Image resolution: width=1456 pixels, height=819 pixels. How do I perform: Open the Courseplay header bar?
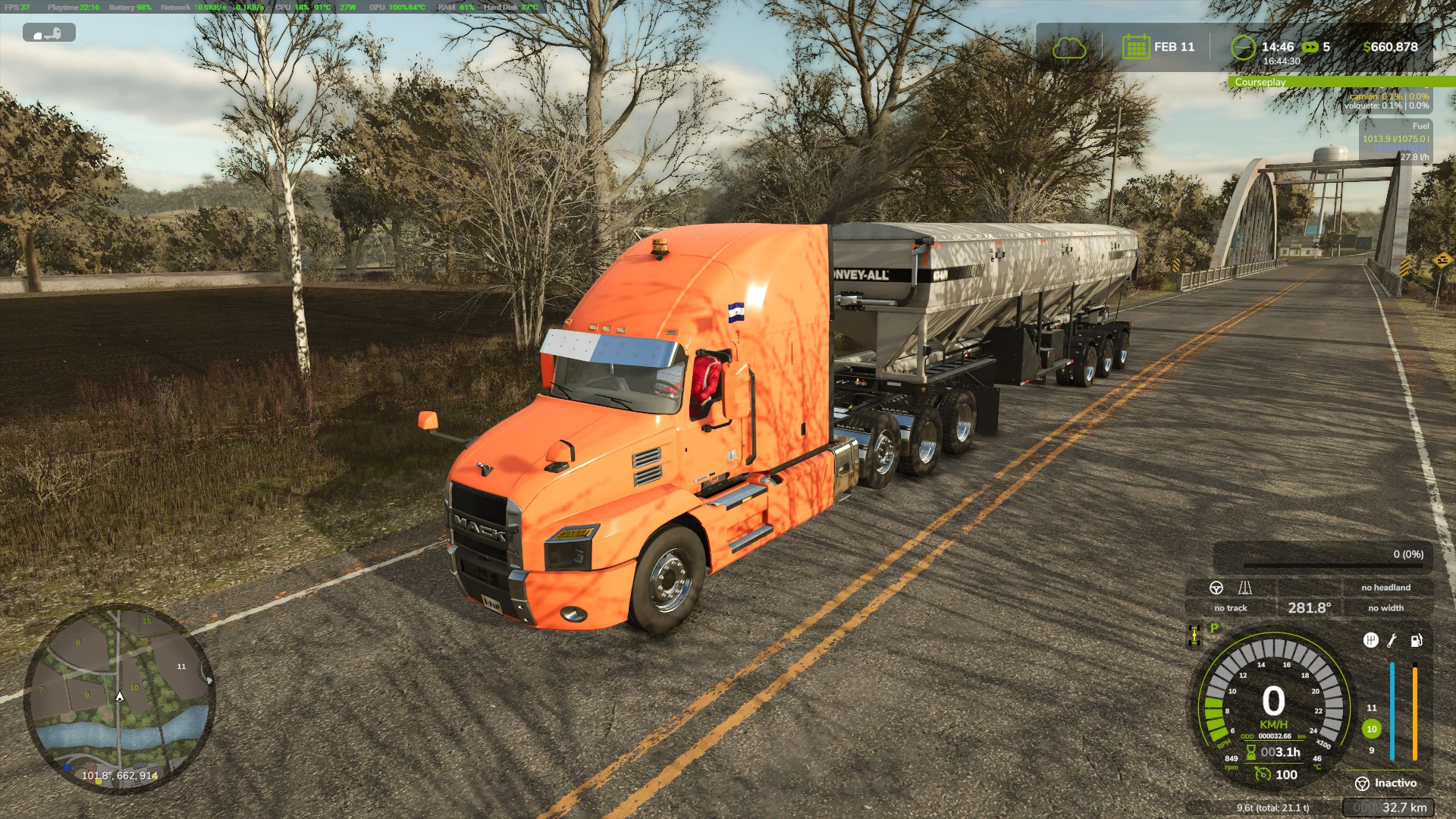pyautogui.click(x=1342, y=81)
